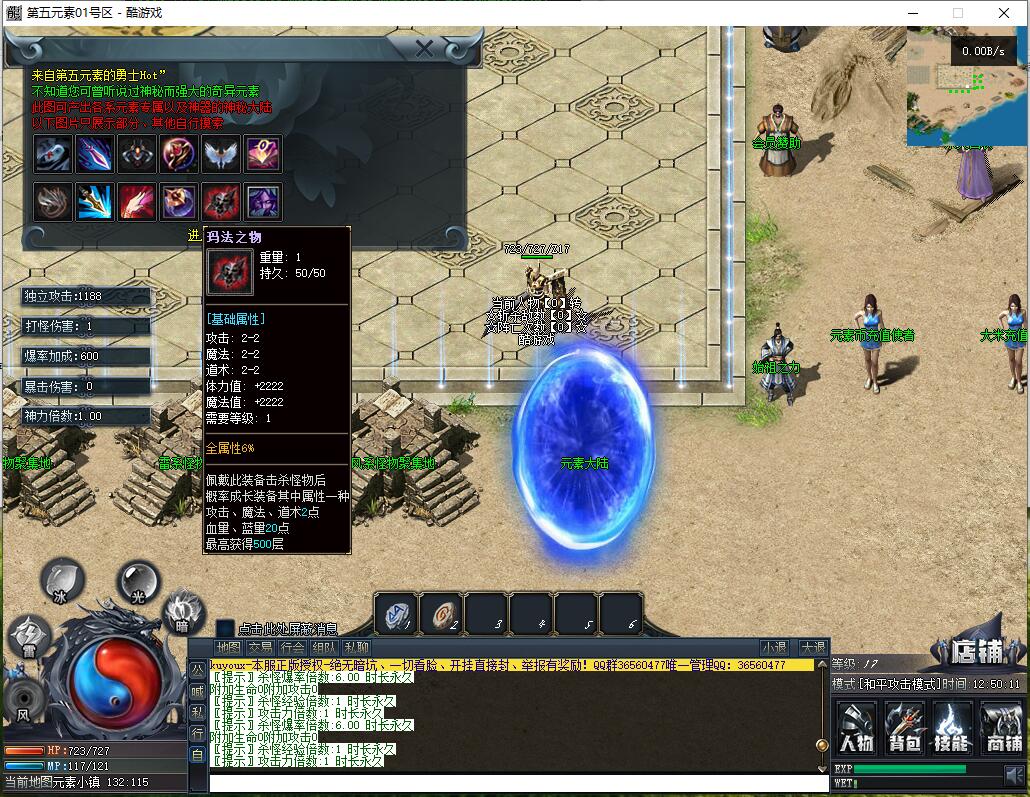Click the 小退 logout button
Image resolution: width=1030 pixels, height=797 pixels.
(x=774, y=648)
